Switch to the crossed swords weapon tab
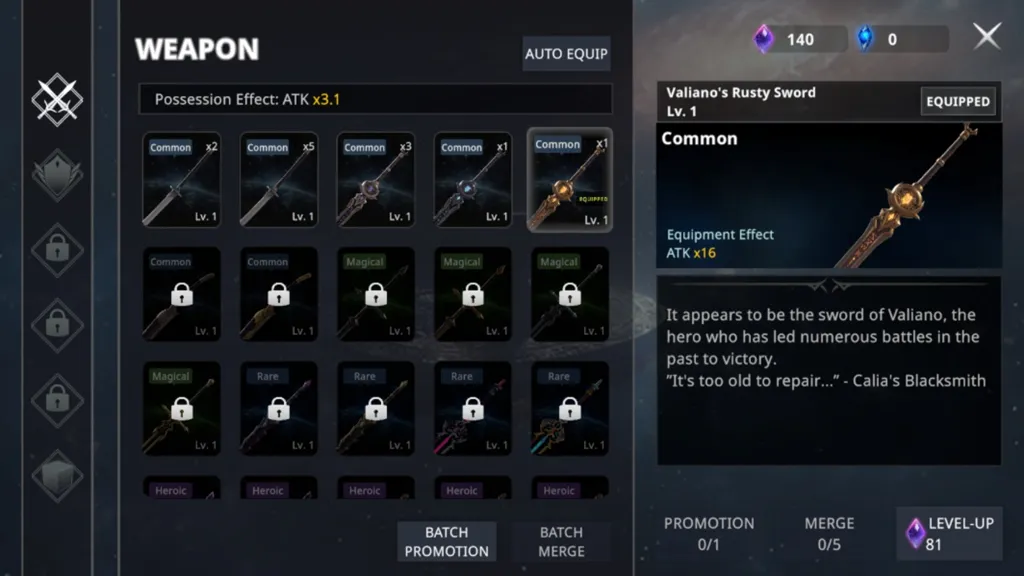Image resolution: width=1024 pixels, height=576 pixels. pos(57,99)
